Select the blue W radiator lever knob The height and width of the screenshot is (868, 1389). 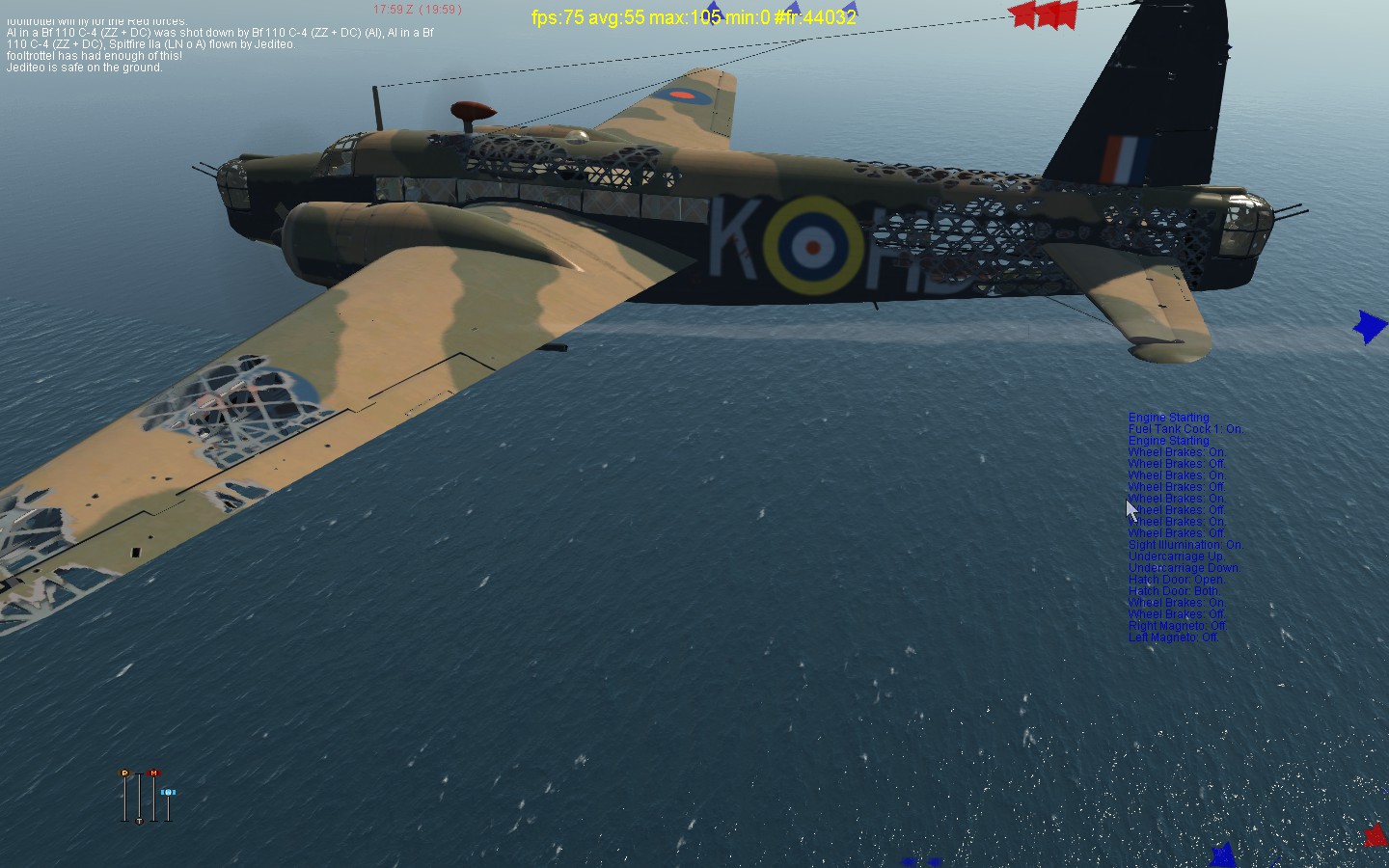pos(168,792)
